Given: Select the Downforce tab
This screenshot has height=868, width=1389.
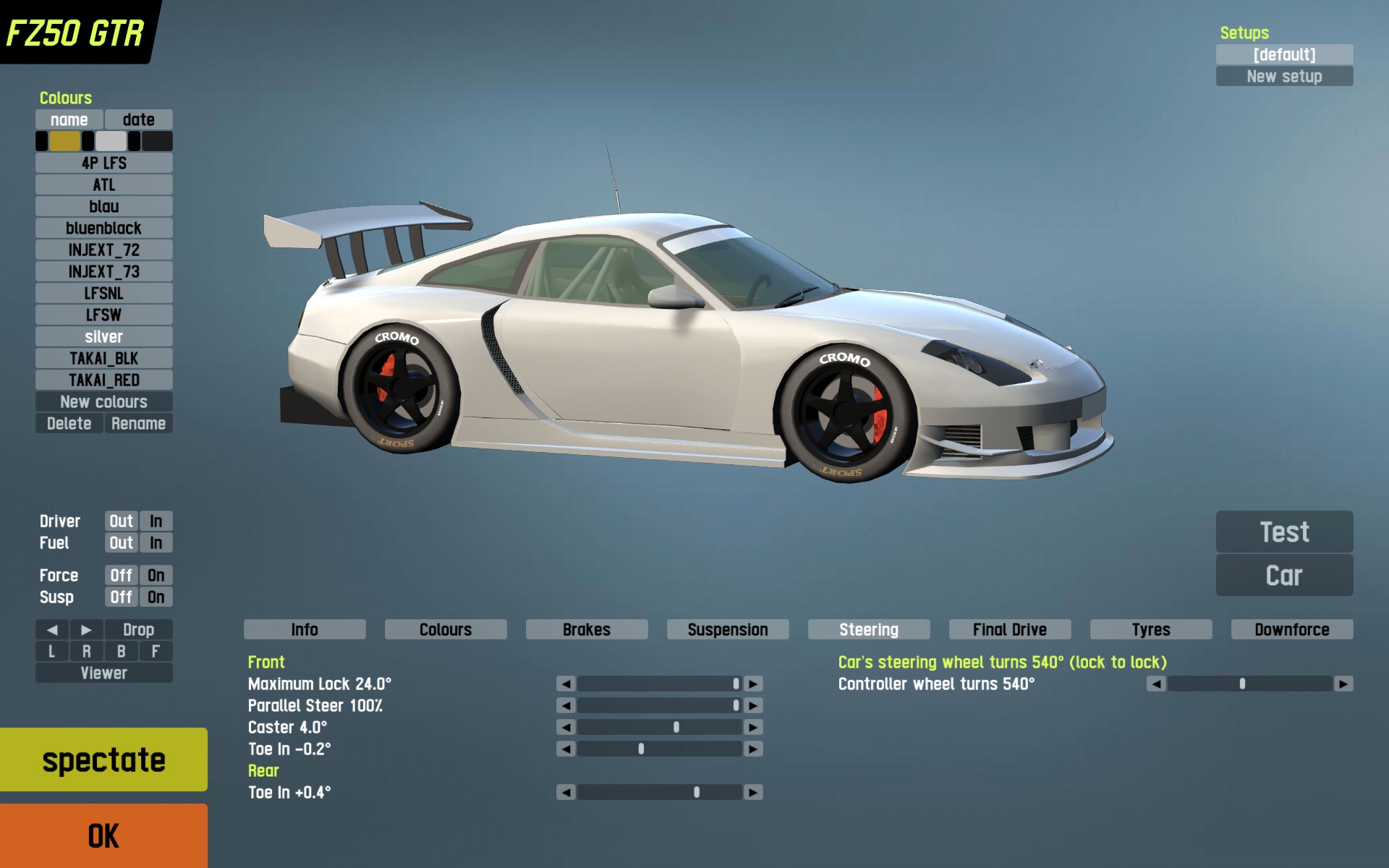Looking at the screenshot, I should pos(1291,629).
